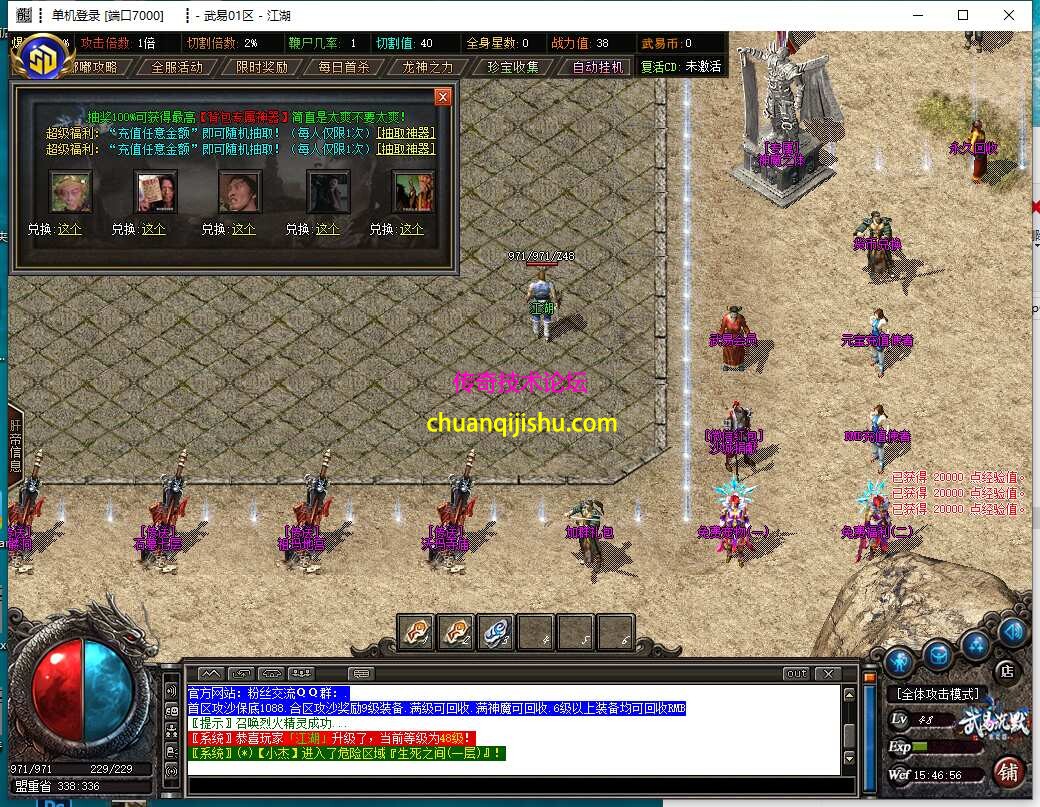Screen dimensions: 1040x807
Task: Open the 店 shop button
Action: point(1007,671)
